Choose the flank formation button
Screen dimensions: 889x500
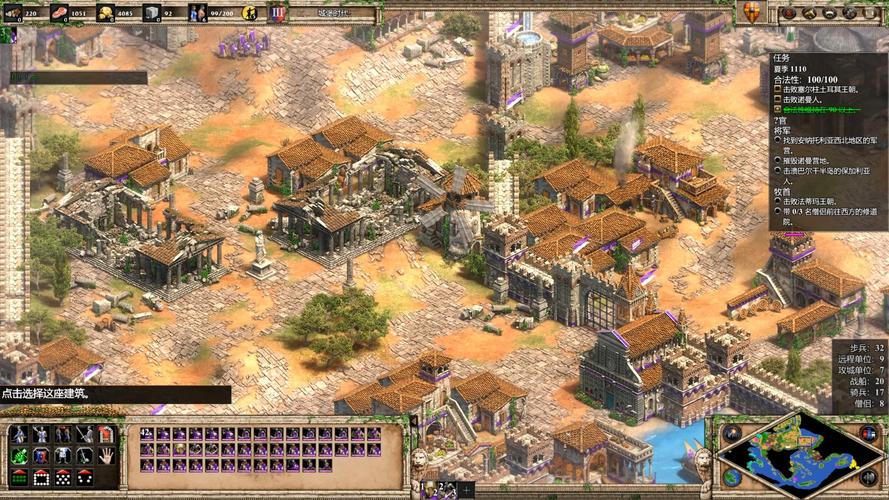(x=84, y=477)
